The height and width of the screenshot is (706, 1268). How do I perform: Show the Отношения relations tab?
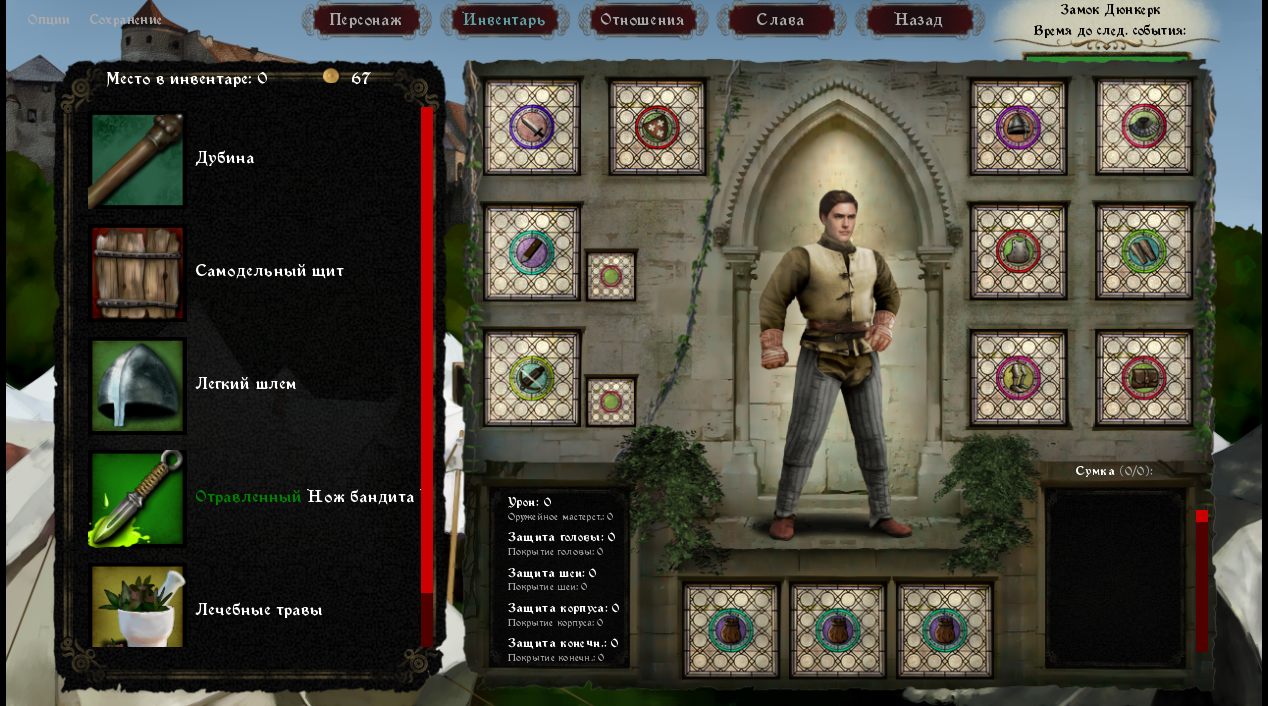642,20
